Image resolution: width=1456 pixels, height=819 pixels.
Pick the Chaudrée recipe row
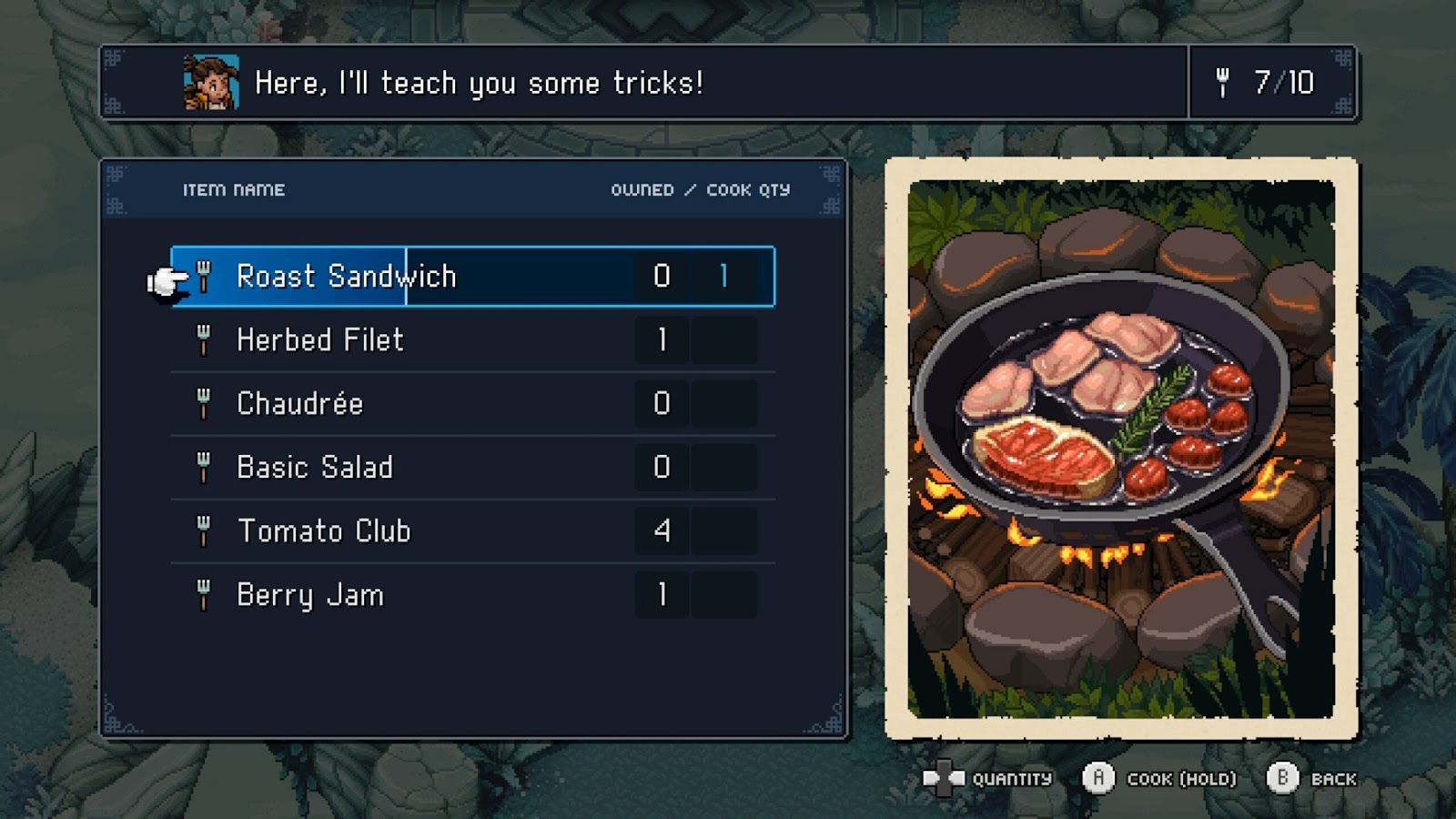coord(299,404)
